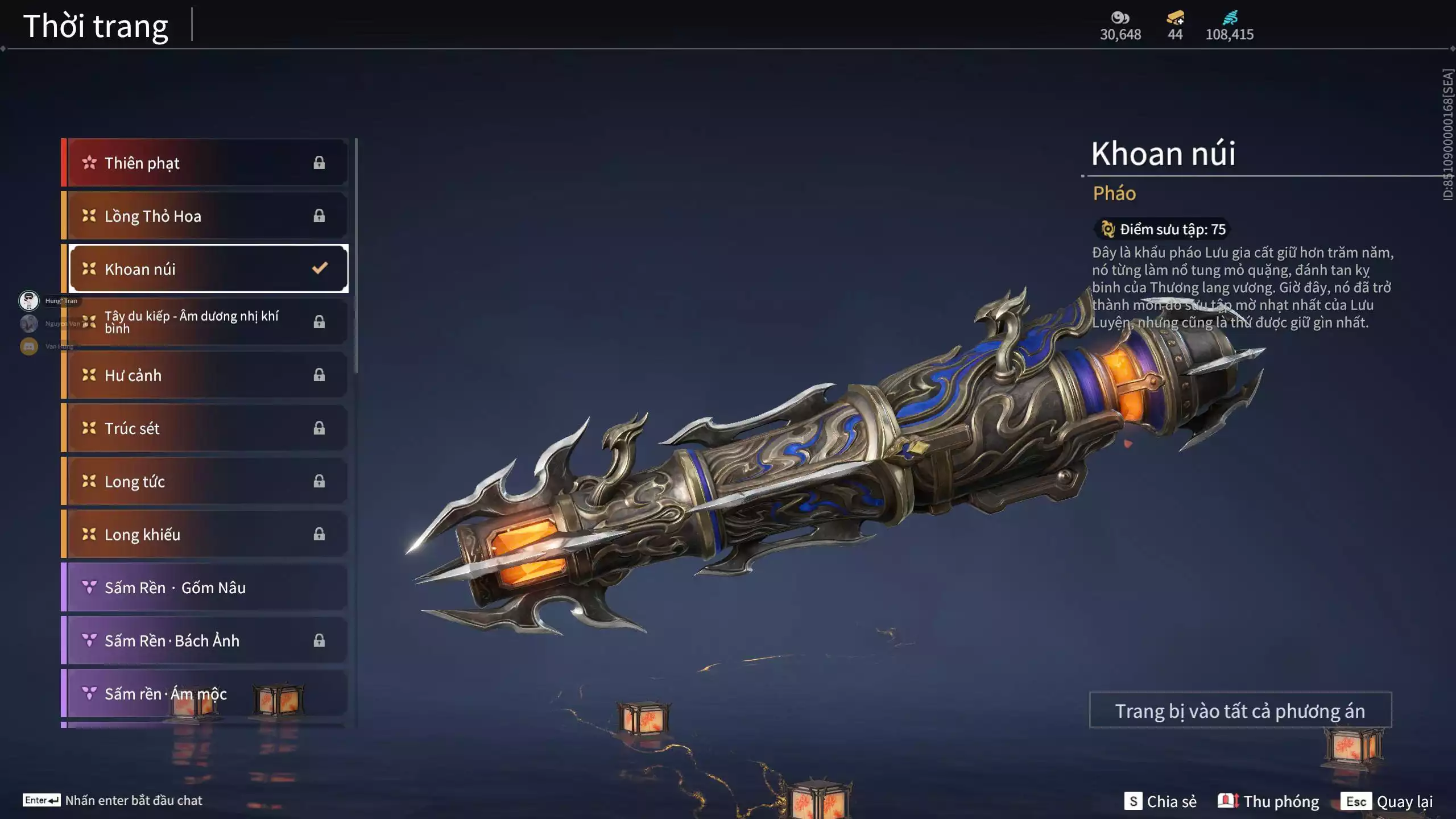Select the Long tức skin entry
The height and width of the screenshot is (819, 1456).
[205, 482]
